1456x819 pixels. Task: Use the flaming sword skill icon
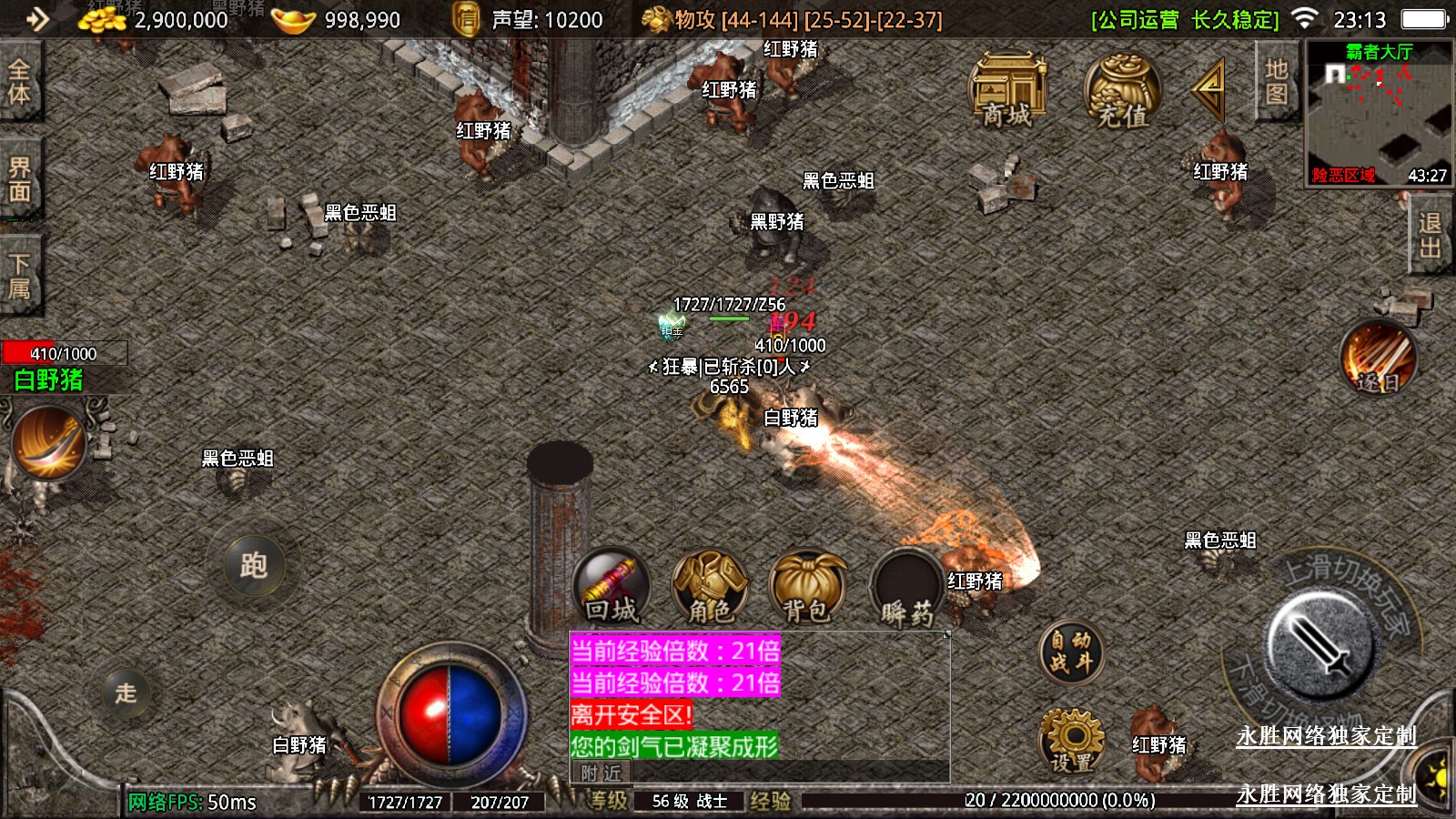[49, 443]
